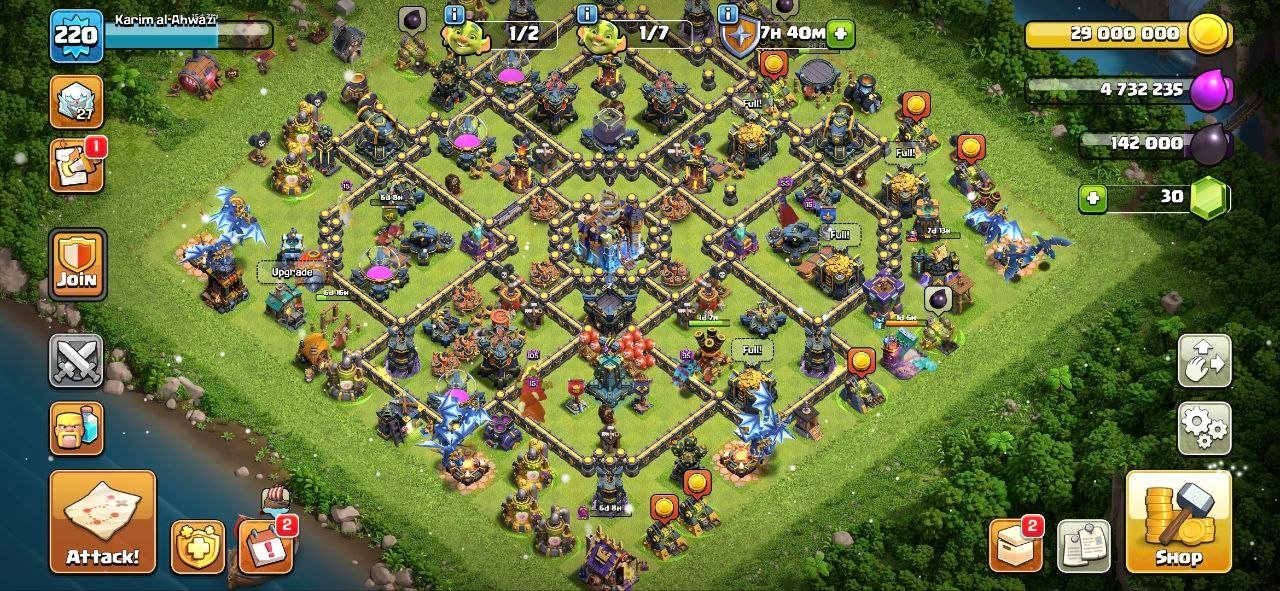Open the Shop

[x=1178, y=521]
